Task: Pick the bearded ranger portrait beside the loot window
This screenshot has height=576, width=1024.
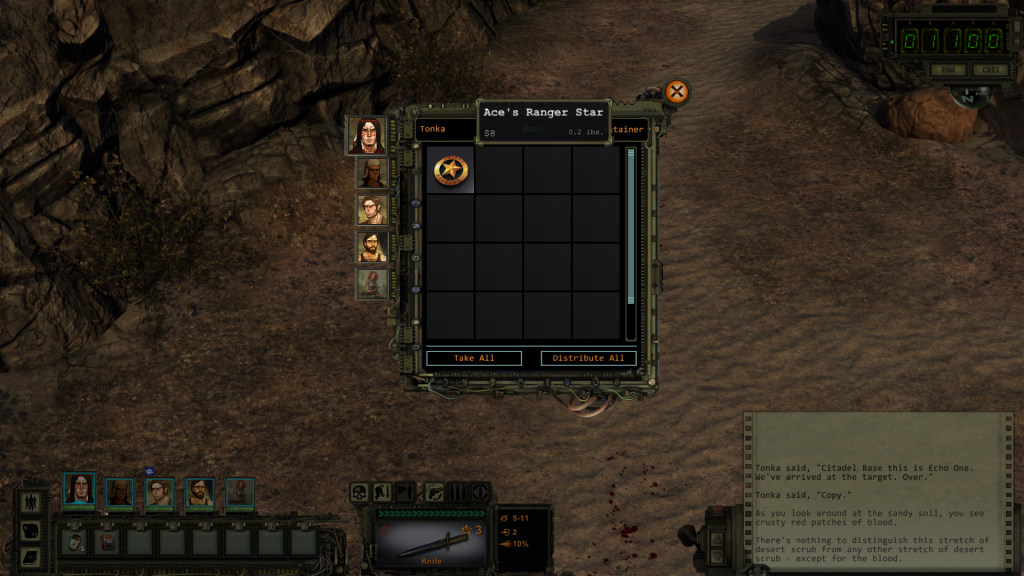Action: click(372, 246)
